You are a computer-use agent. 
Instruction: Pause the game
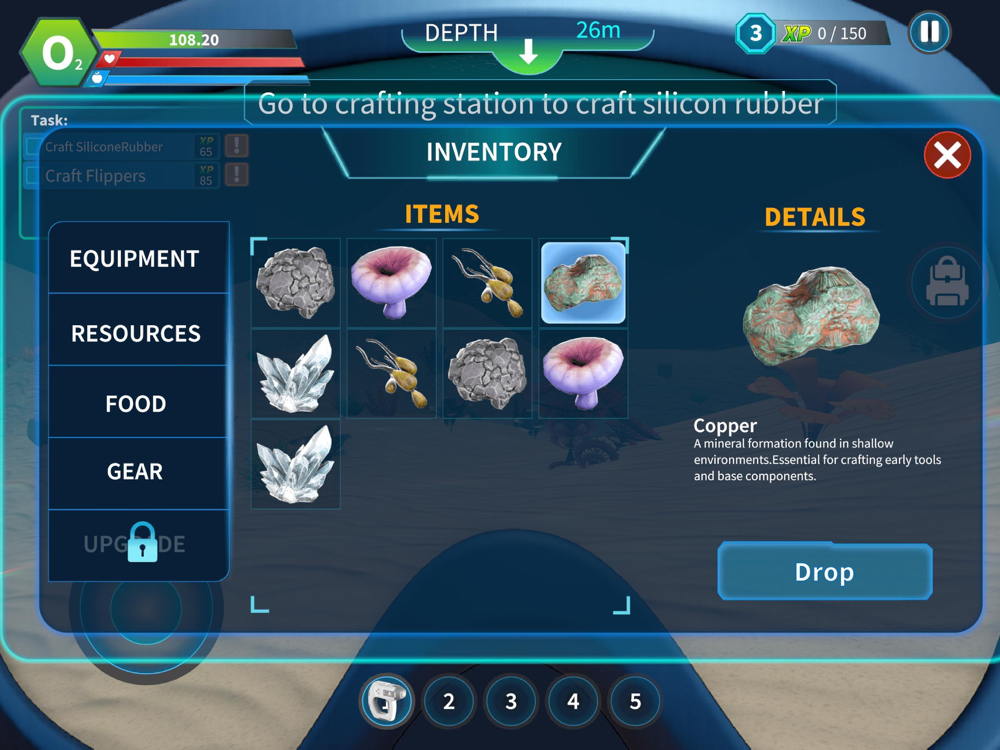click(x=929, y=32)
